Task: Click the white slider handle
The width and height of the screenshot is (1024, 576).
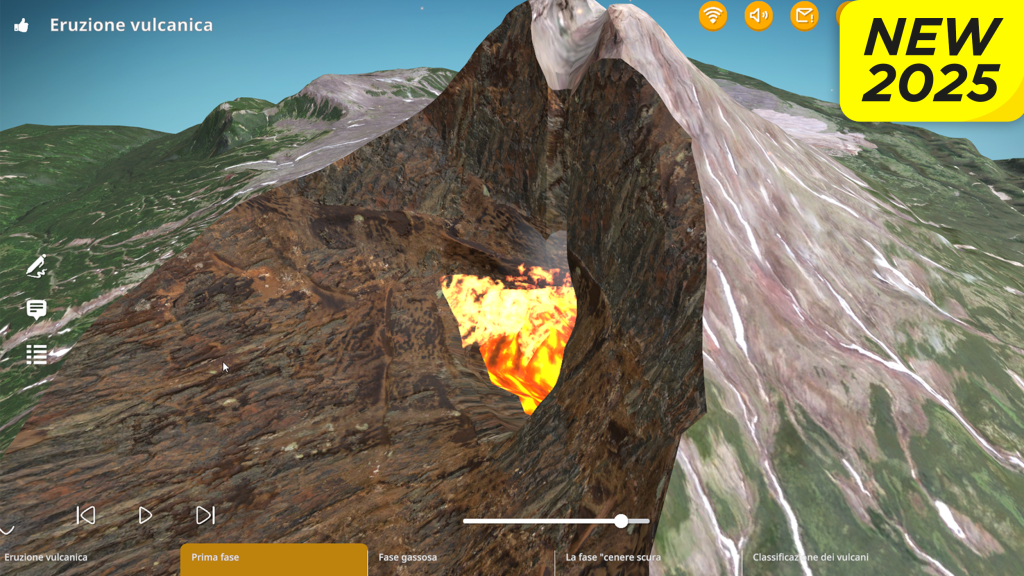Action: click(621, 521)
